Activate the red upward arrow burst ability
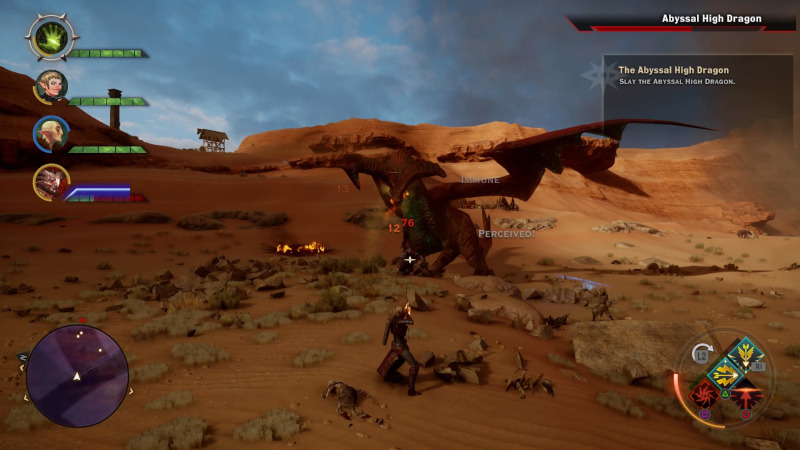The width and height of the screenshot is (800, 450). pyautogui.click(x=745, y=396)
